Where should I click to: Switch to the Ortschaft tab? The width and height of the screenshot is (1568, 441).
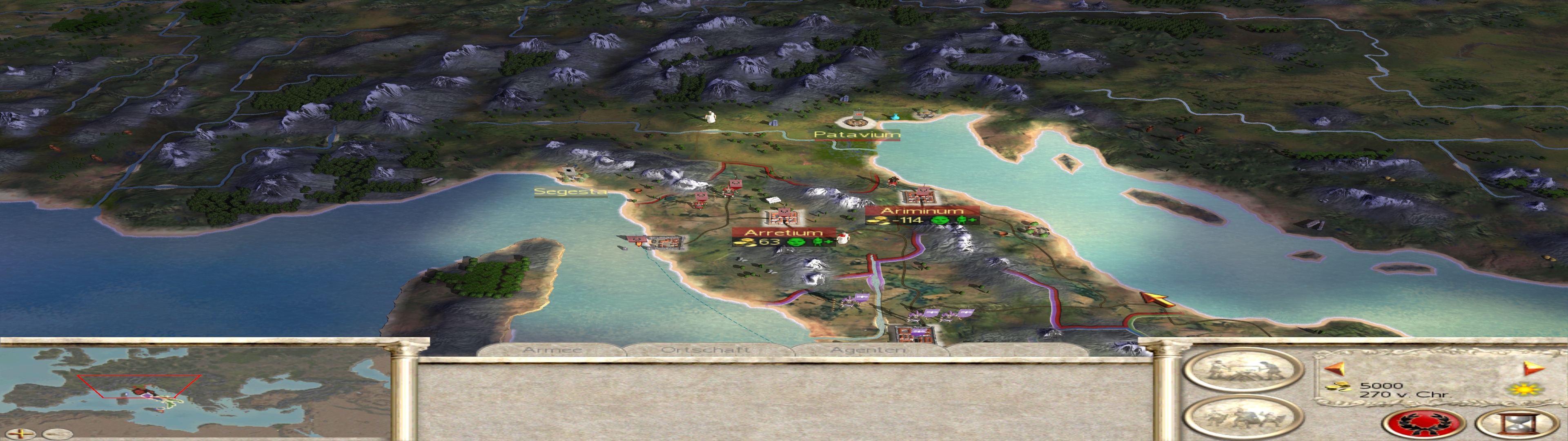click(x=705, y=350)
